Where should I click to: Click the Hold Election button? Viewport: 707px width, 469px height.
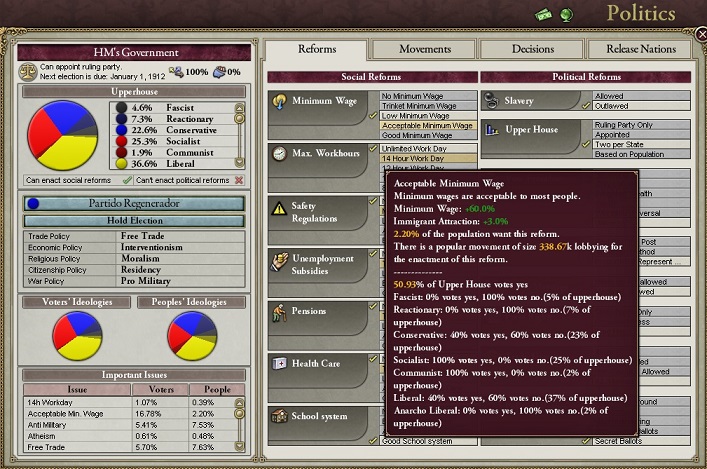[x=134, y=220]
